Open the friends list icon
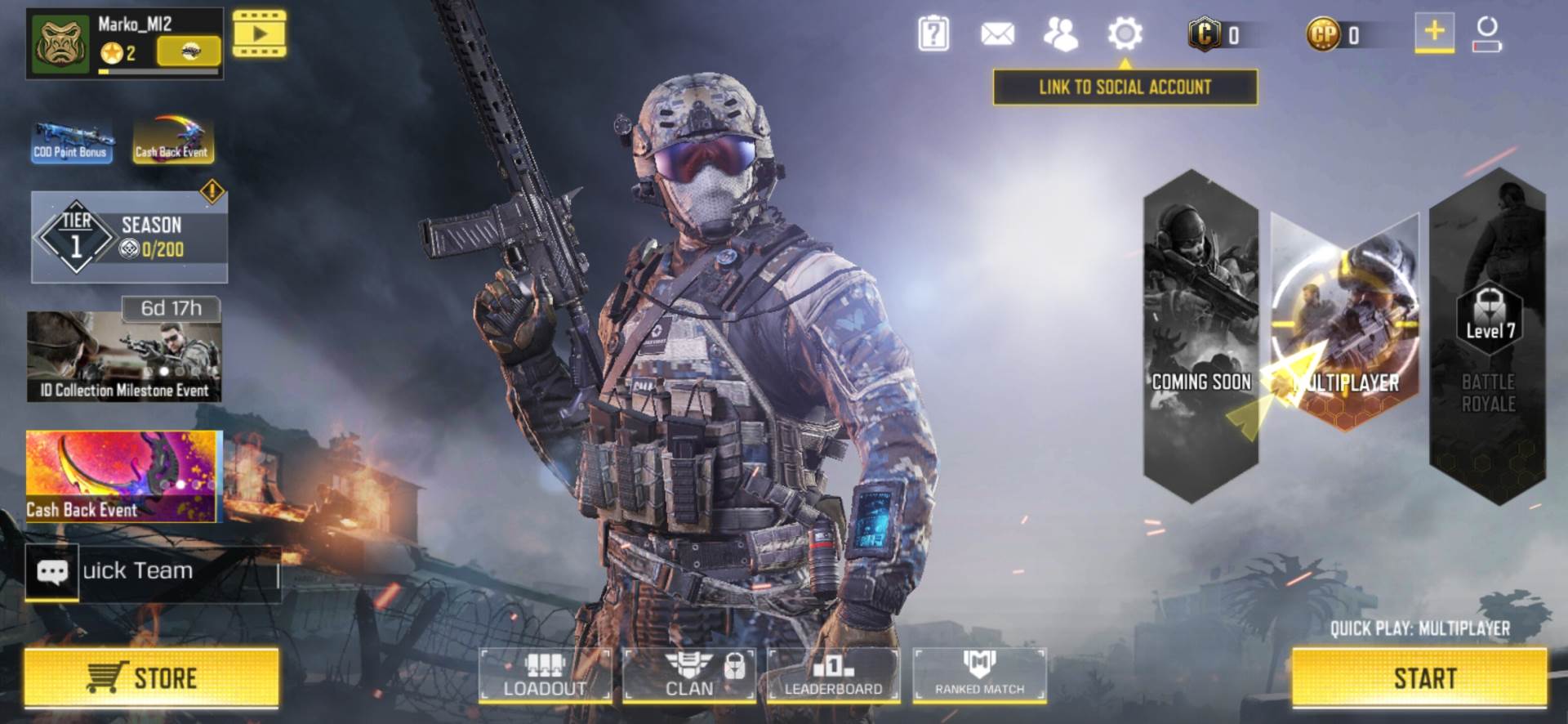The image size is (1568, 724). tap(1059, 34)
